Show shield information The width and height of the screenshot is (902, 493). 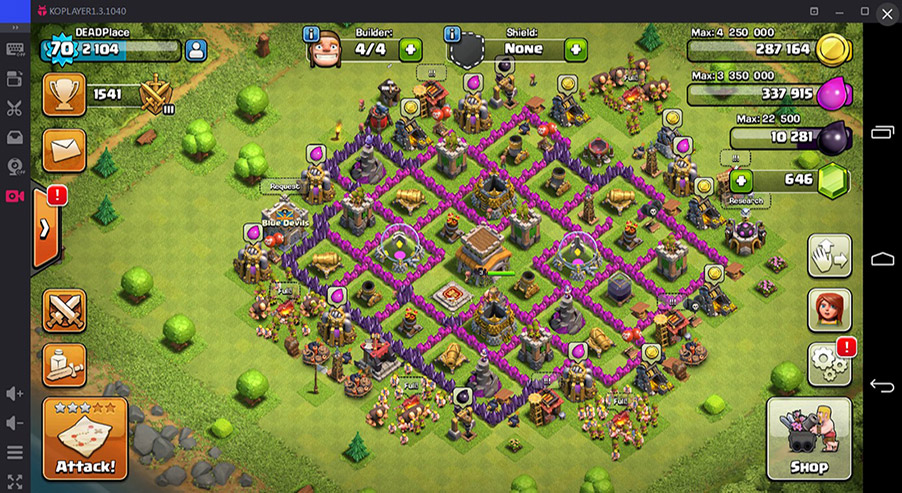pyautogui.click(x=455, y=35)
